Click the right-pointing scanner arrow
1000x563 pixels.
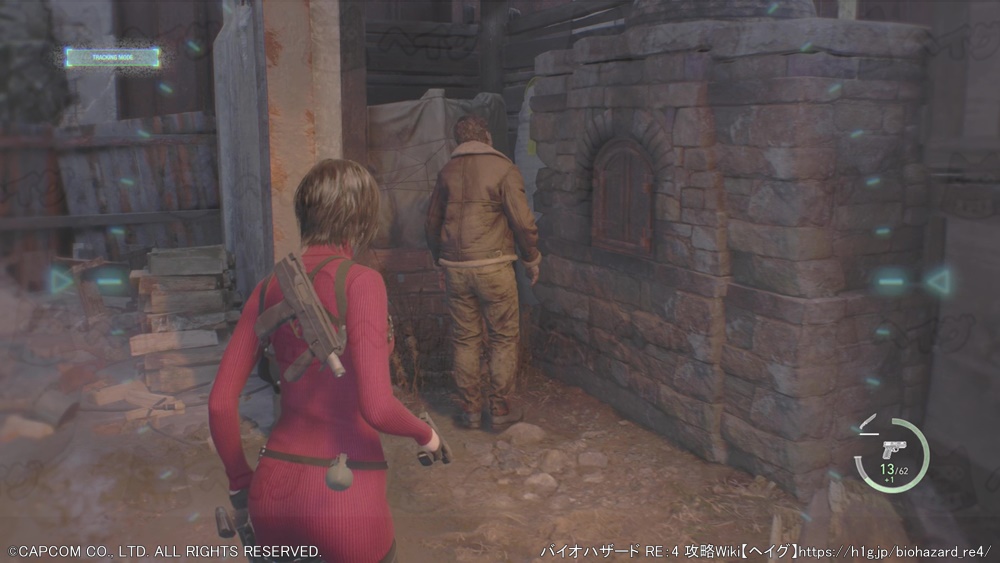pyautogui.click(x=61, y=281)
